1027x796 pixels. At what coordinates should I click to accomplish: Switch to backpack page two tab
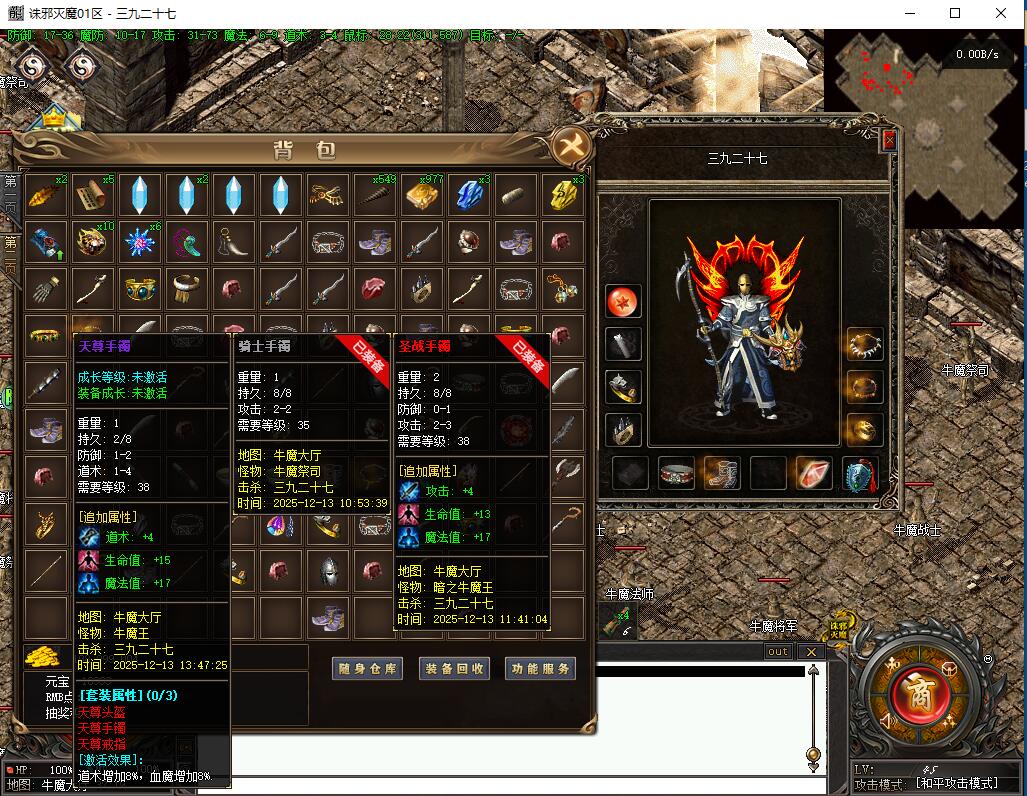tap(11, 256)
